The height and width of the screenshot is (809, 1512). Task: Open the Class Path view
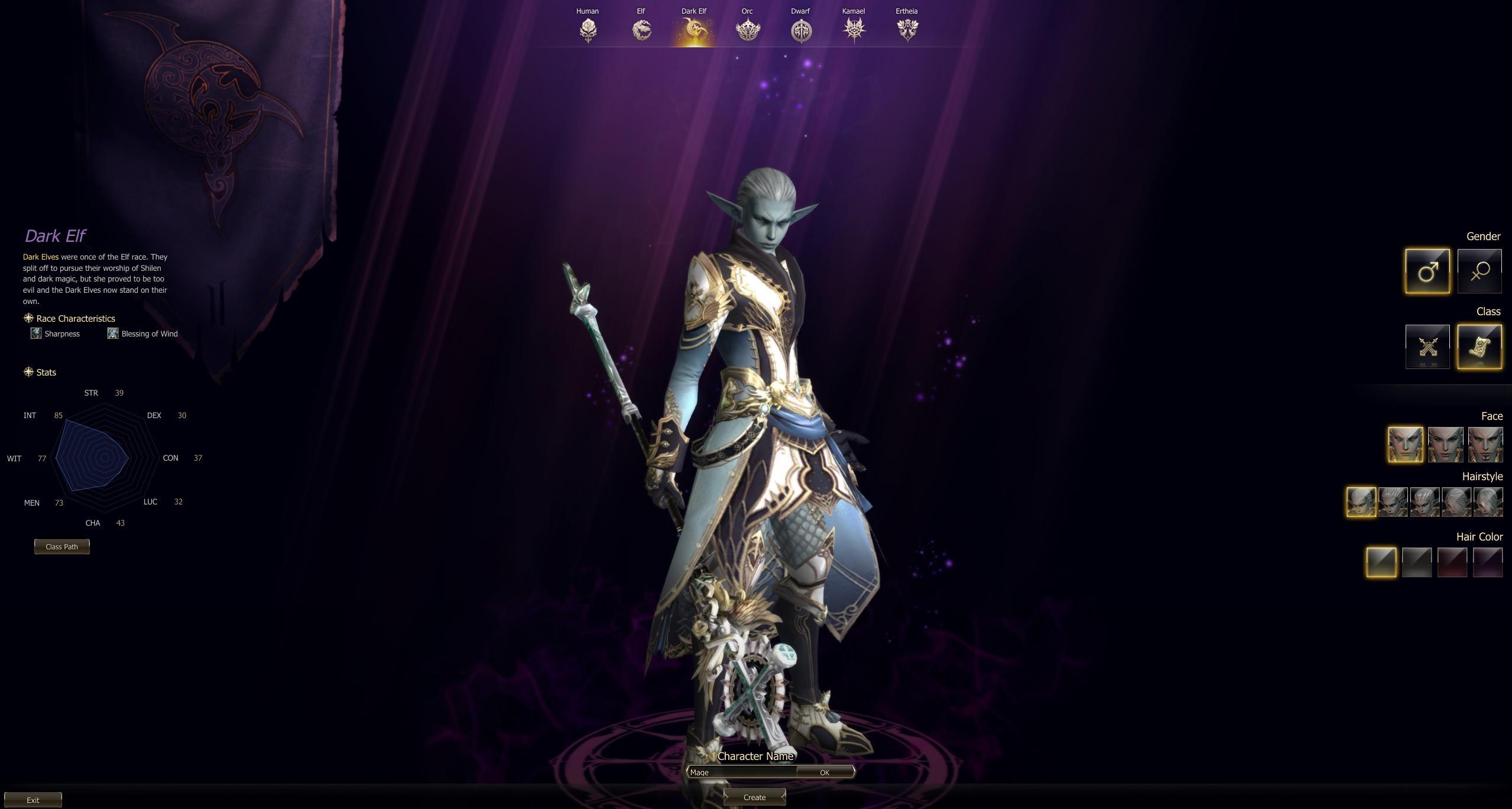click(62, 546)
